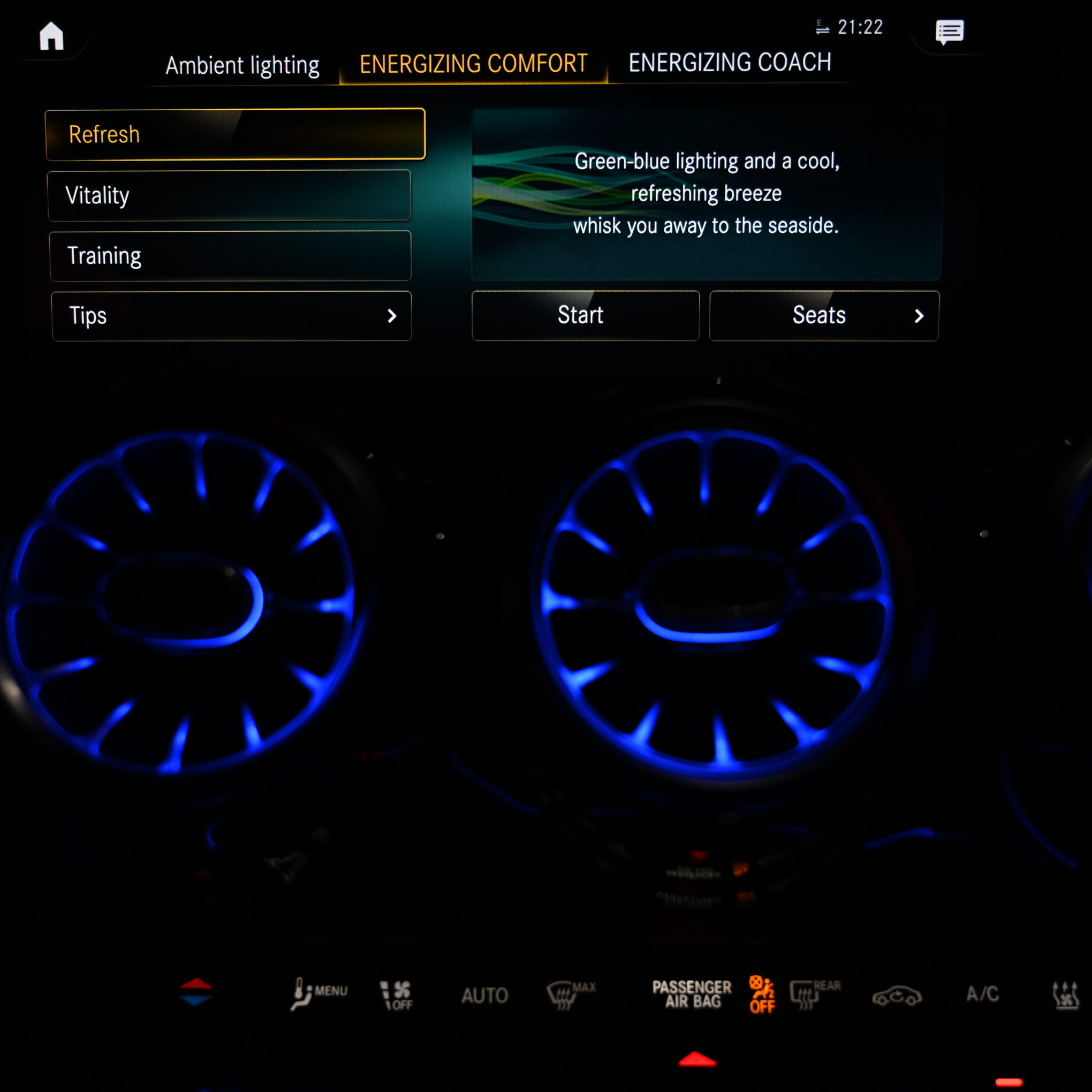Switch to the Ambient lighting tab

(x=242, y=65)
